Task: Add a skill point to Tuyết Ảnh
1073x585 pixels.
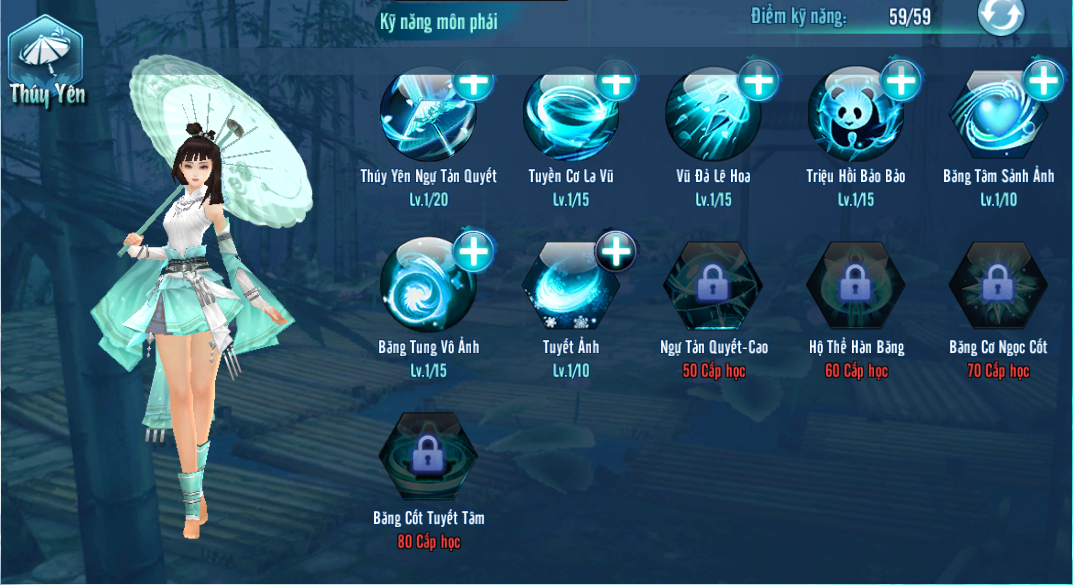Action: [616, 252]
